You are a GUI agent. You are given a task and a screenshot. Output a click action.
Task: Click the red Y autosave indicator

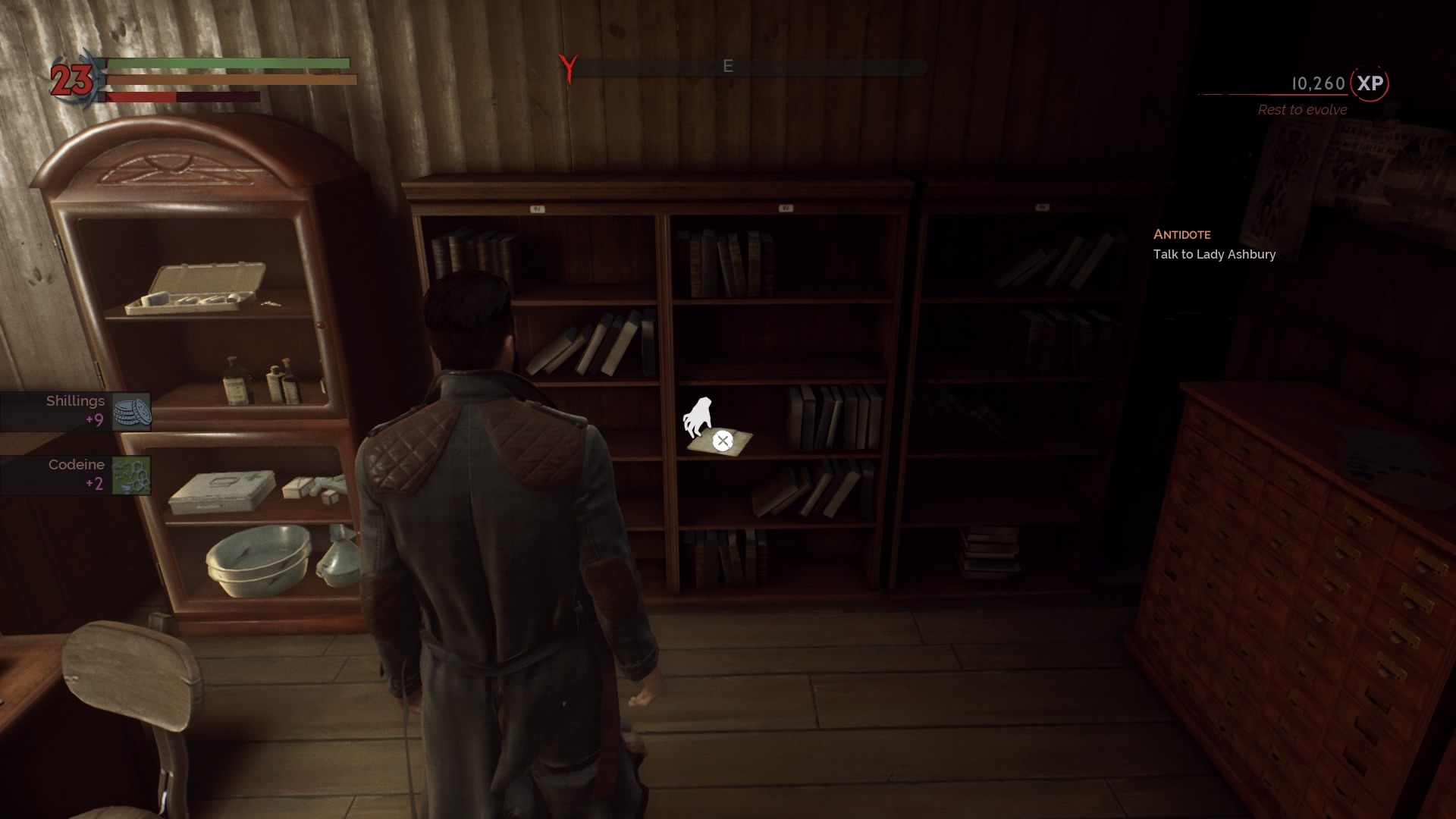tap(568, 66)
